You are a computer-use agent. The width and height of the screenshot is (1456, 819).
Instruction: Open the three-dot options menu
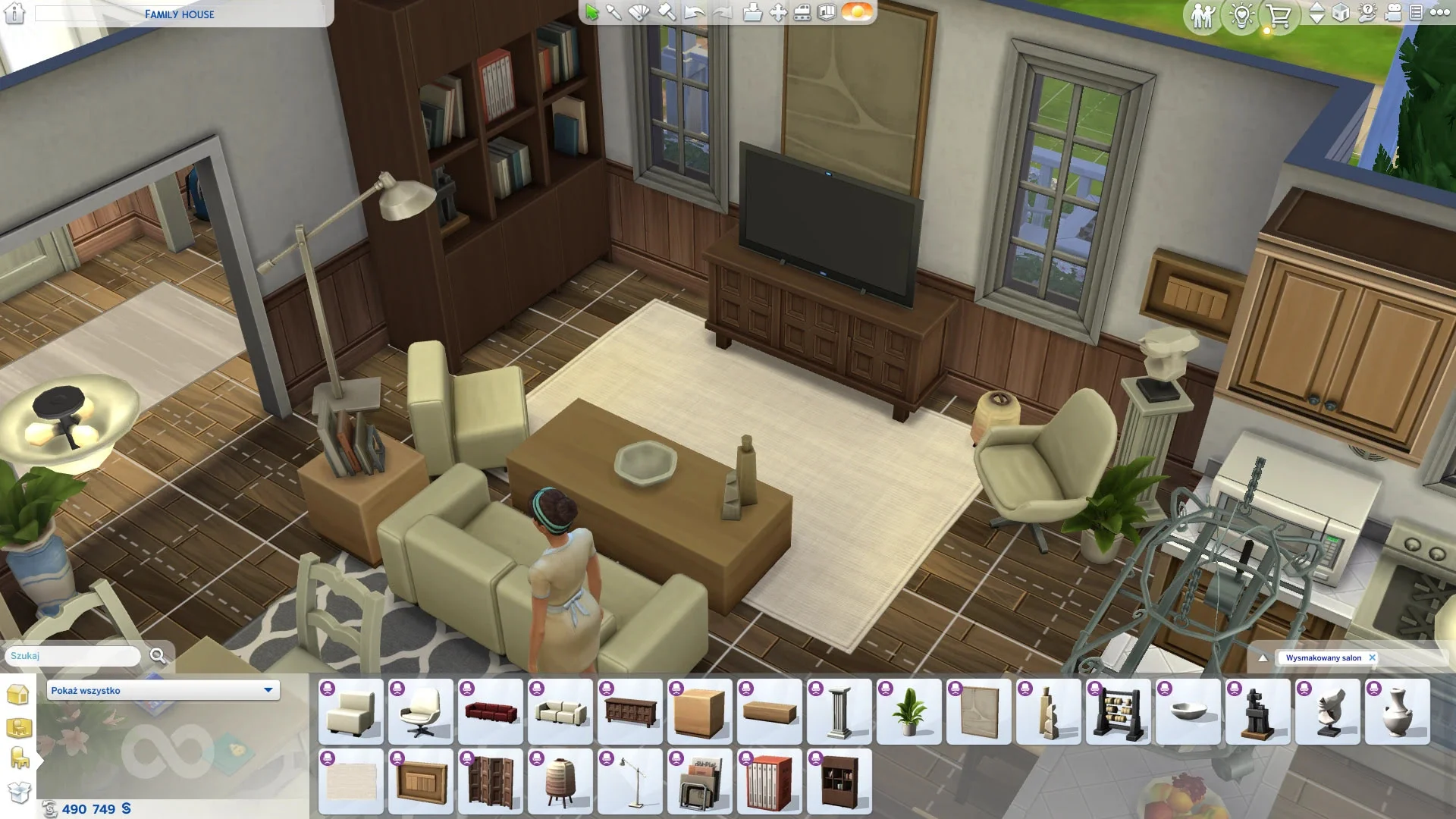[x=1439, y=13]
